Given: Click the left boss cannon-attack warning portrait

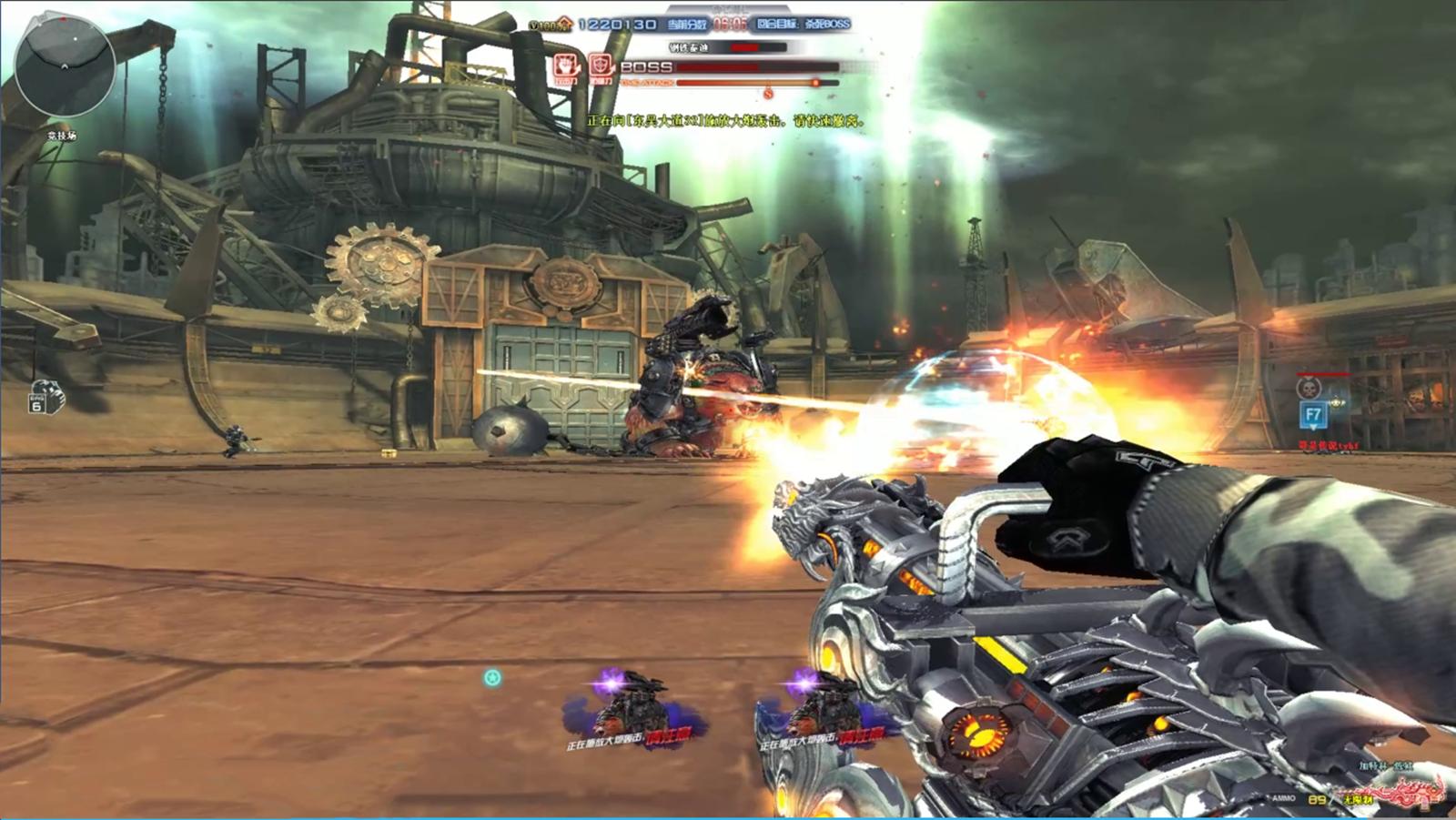Looking at the screenshot, I should (630, 710).
